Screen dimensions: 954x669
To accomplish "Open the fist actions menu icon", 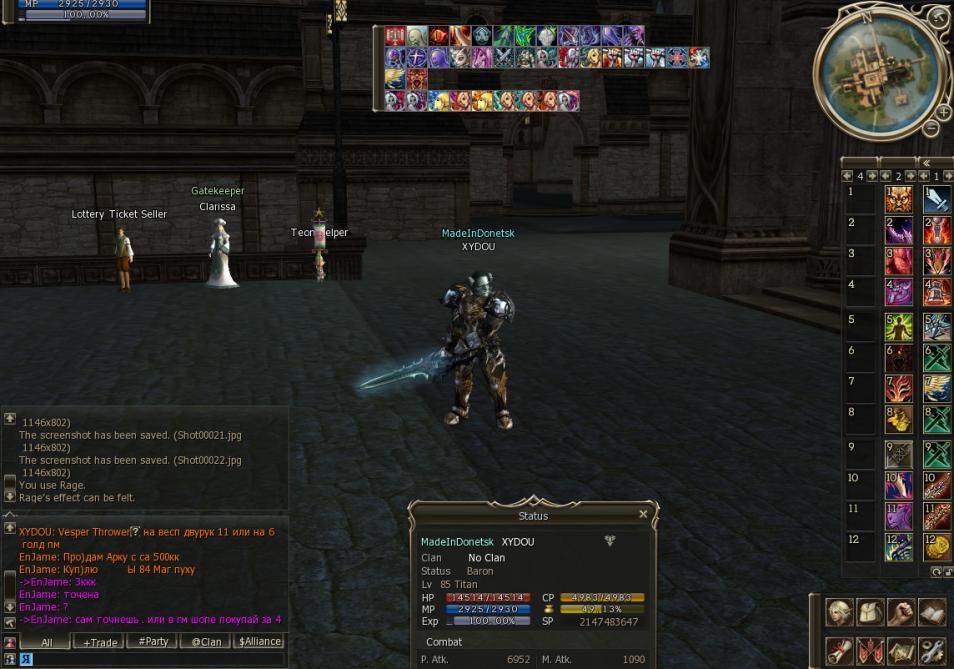I will click(901, 612).
